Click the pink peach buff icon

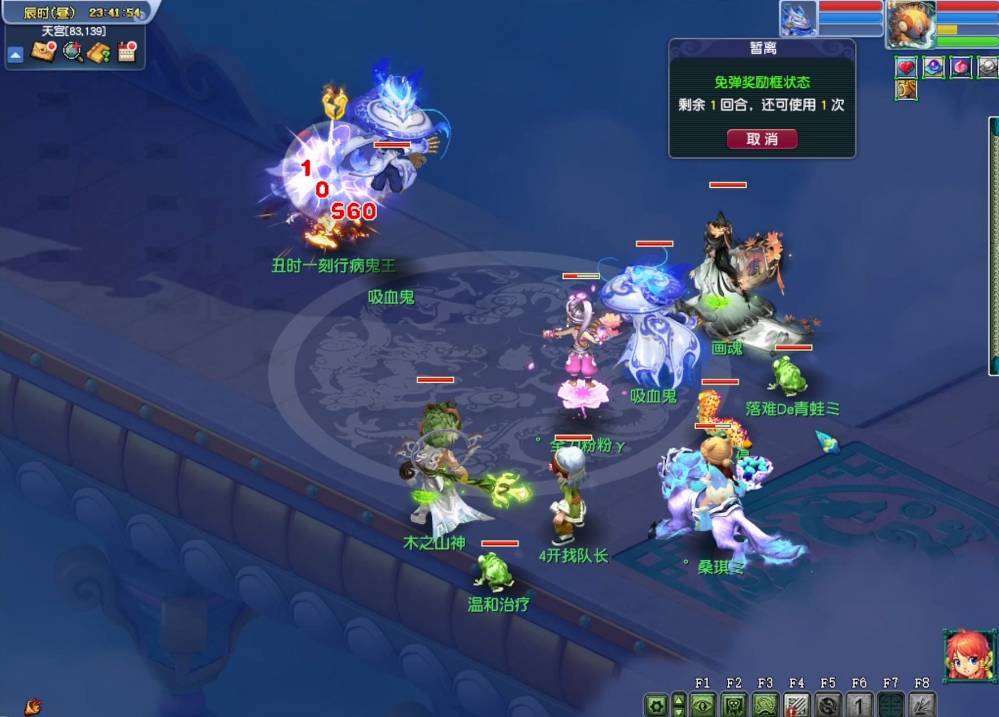pyautogui.click(x=961, y=67)
